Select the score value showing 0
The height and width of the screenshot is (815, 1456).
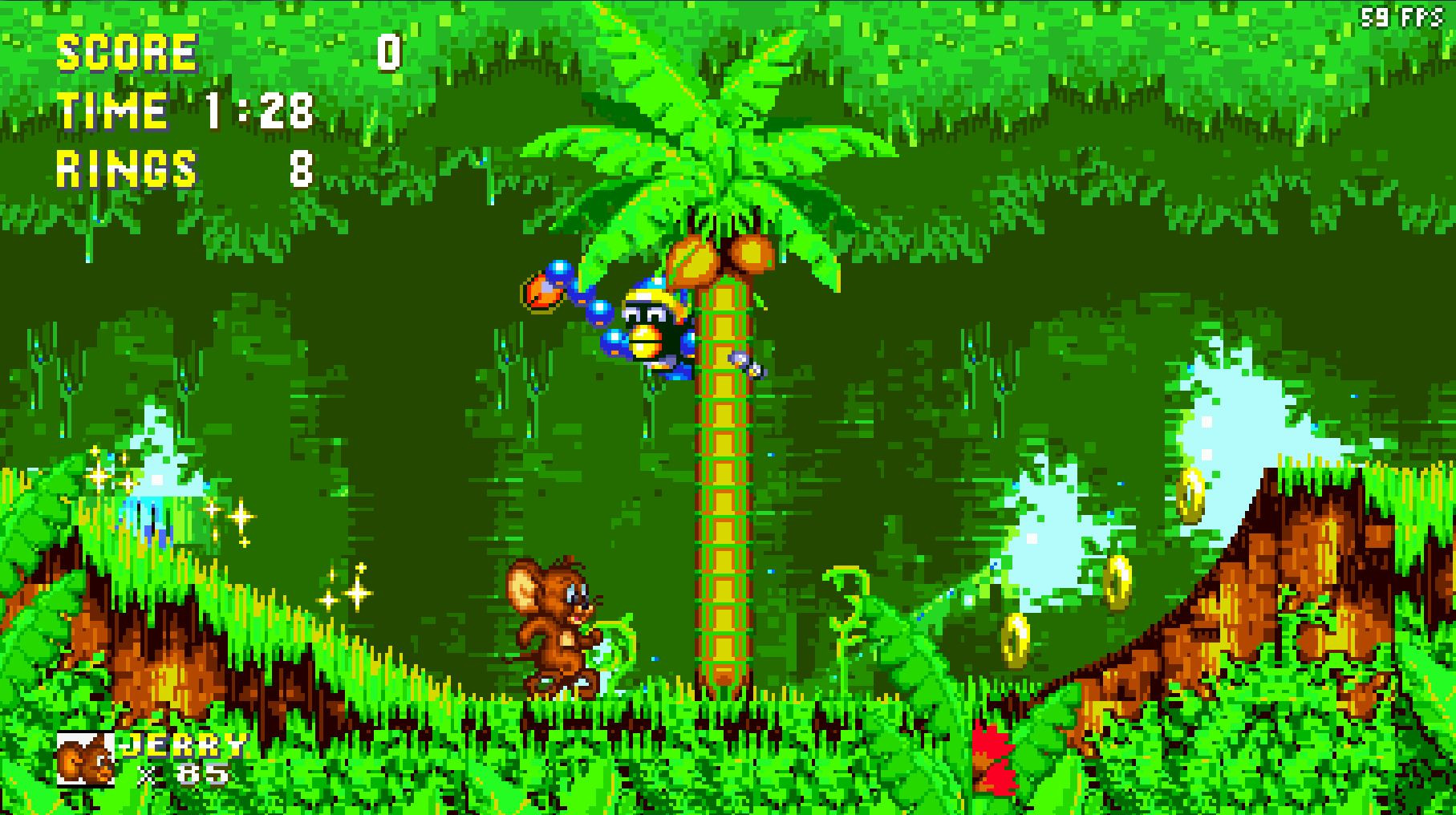(391, 54)
